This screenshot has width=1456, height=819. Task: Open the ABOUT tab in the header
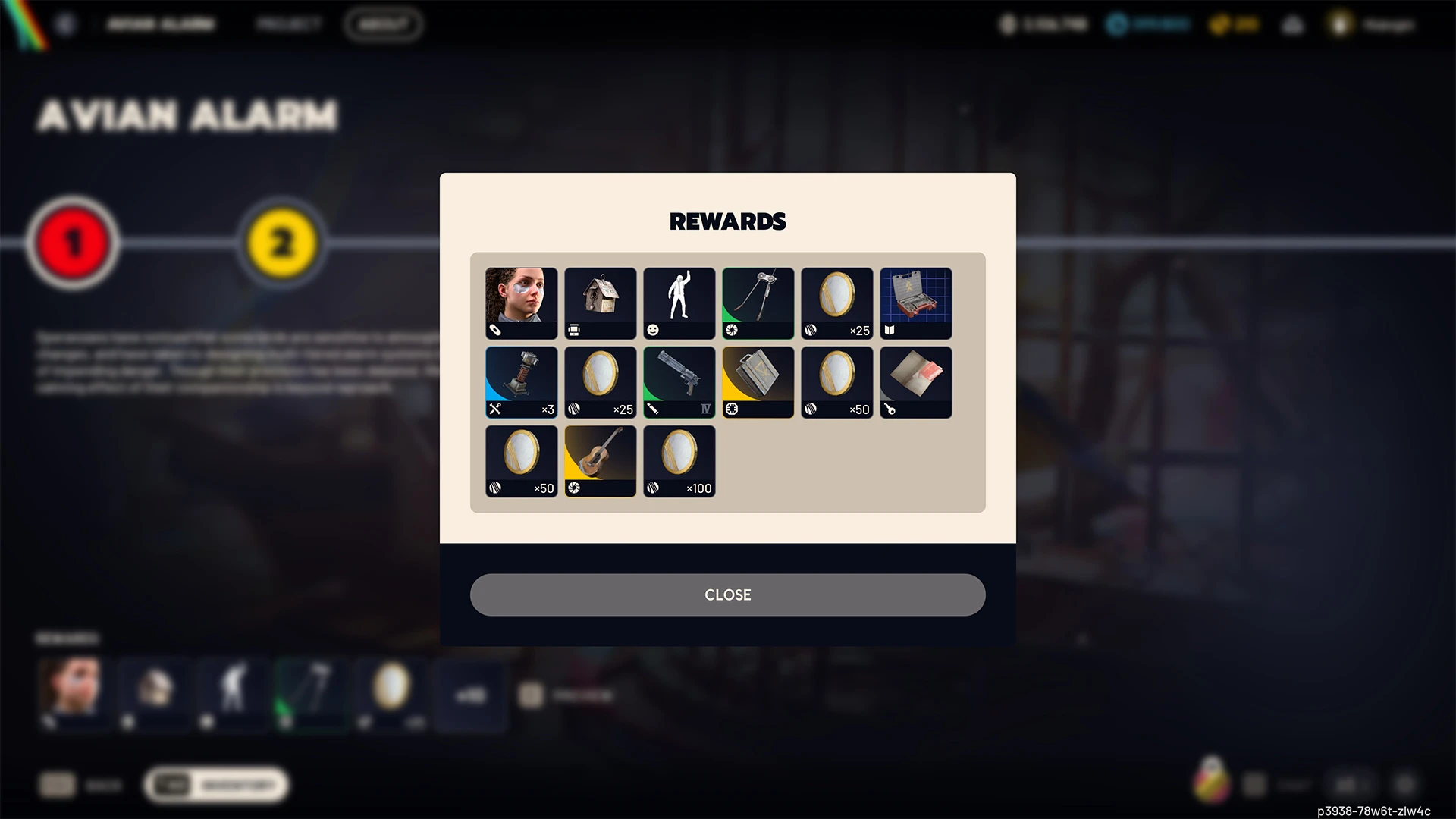pyautogui.click(x=384, y=24)
